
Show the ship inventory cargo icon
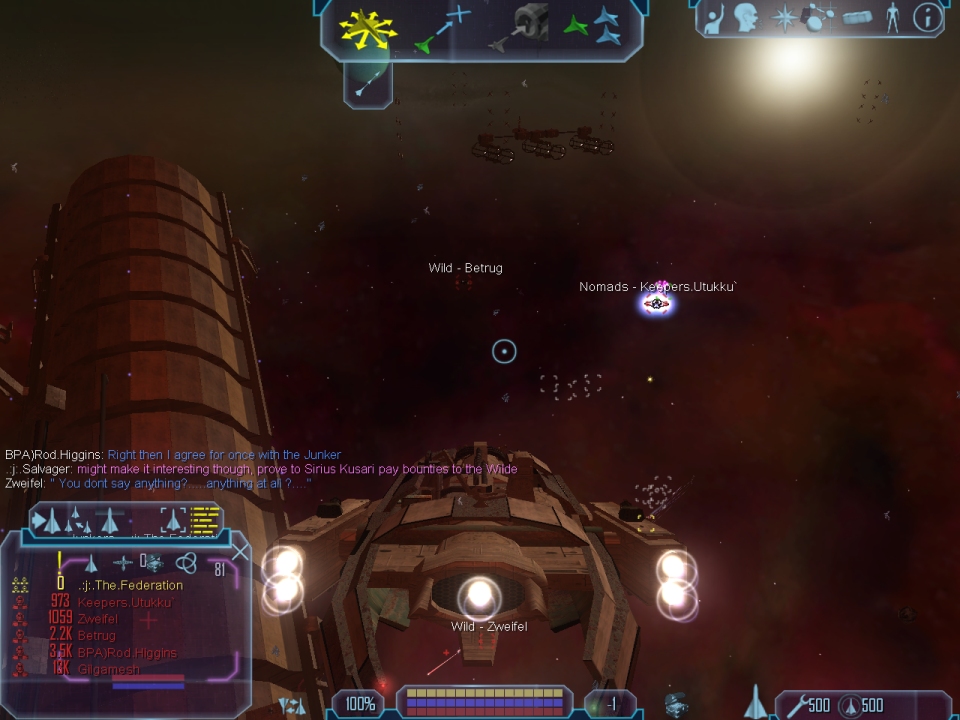[858, 18]
